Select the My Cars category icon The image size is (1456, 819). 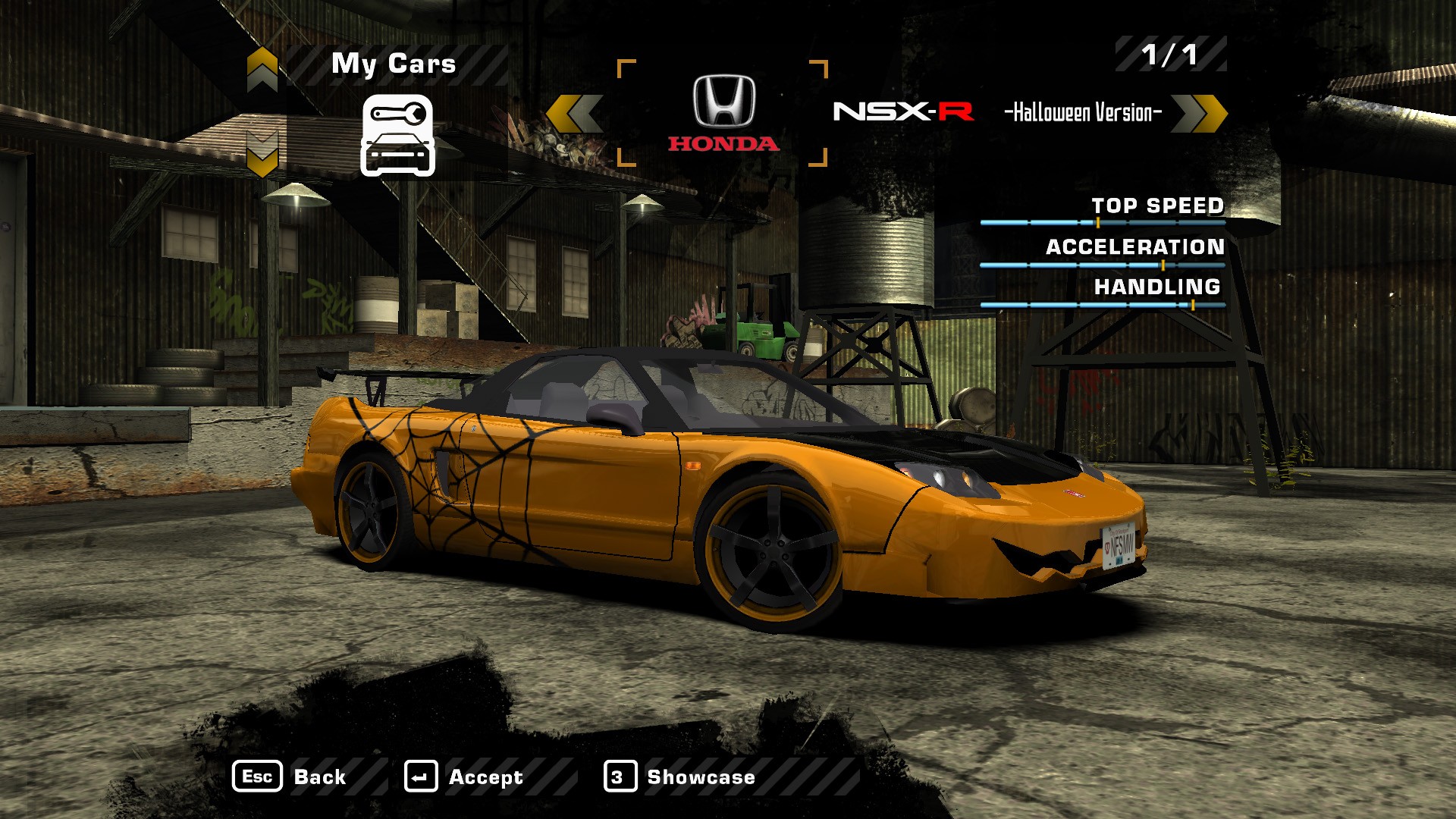[x=397, y=136]
